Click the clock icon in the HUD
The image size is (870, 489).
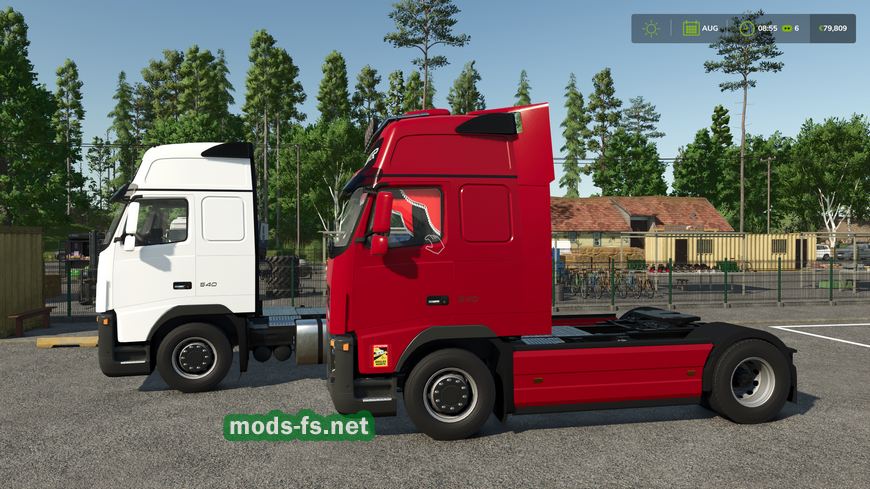(746, 28)
